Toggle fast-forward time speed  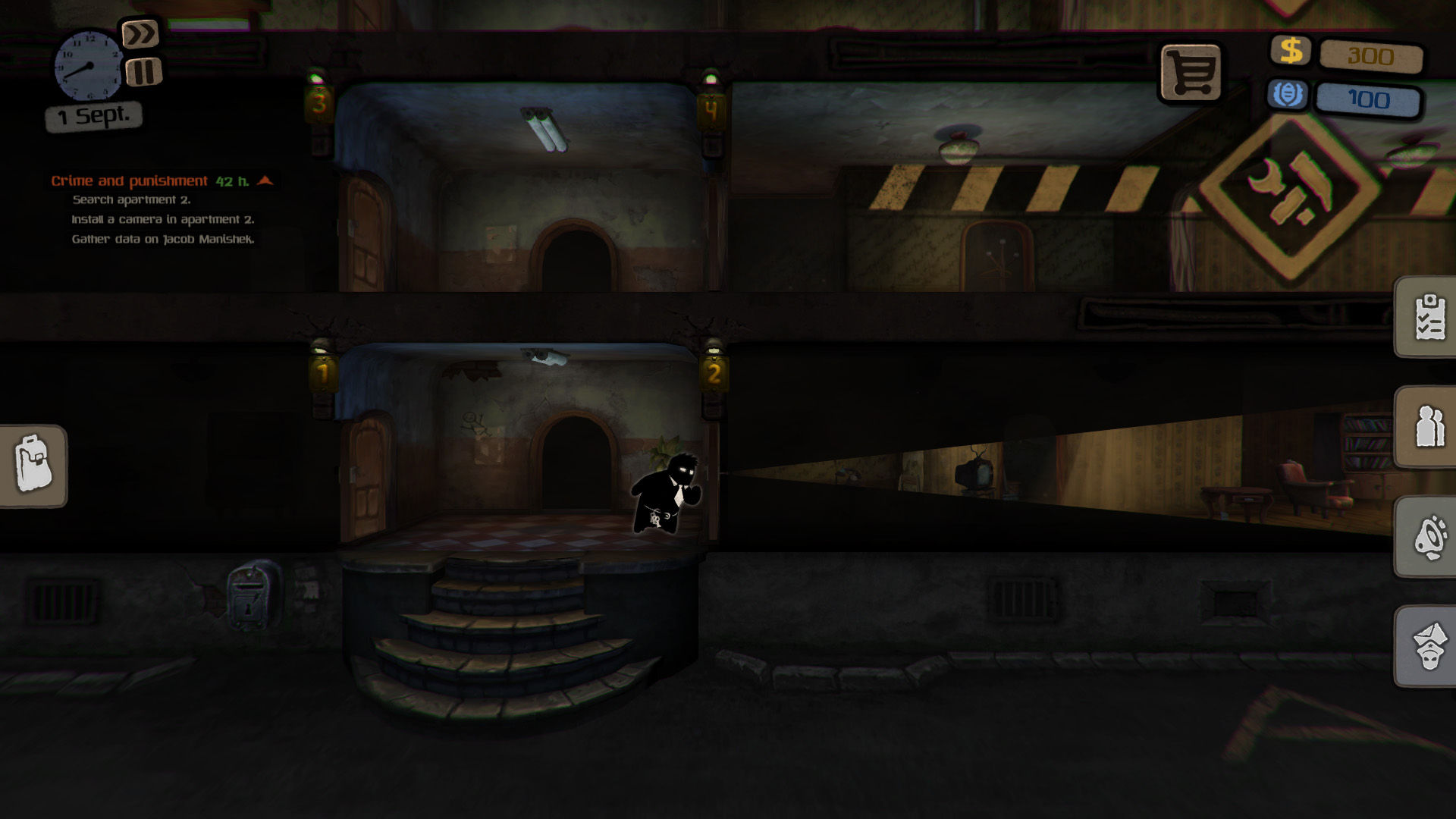coord(140,33)
